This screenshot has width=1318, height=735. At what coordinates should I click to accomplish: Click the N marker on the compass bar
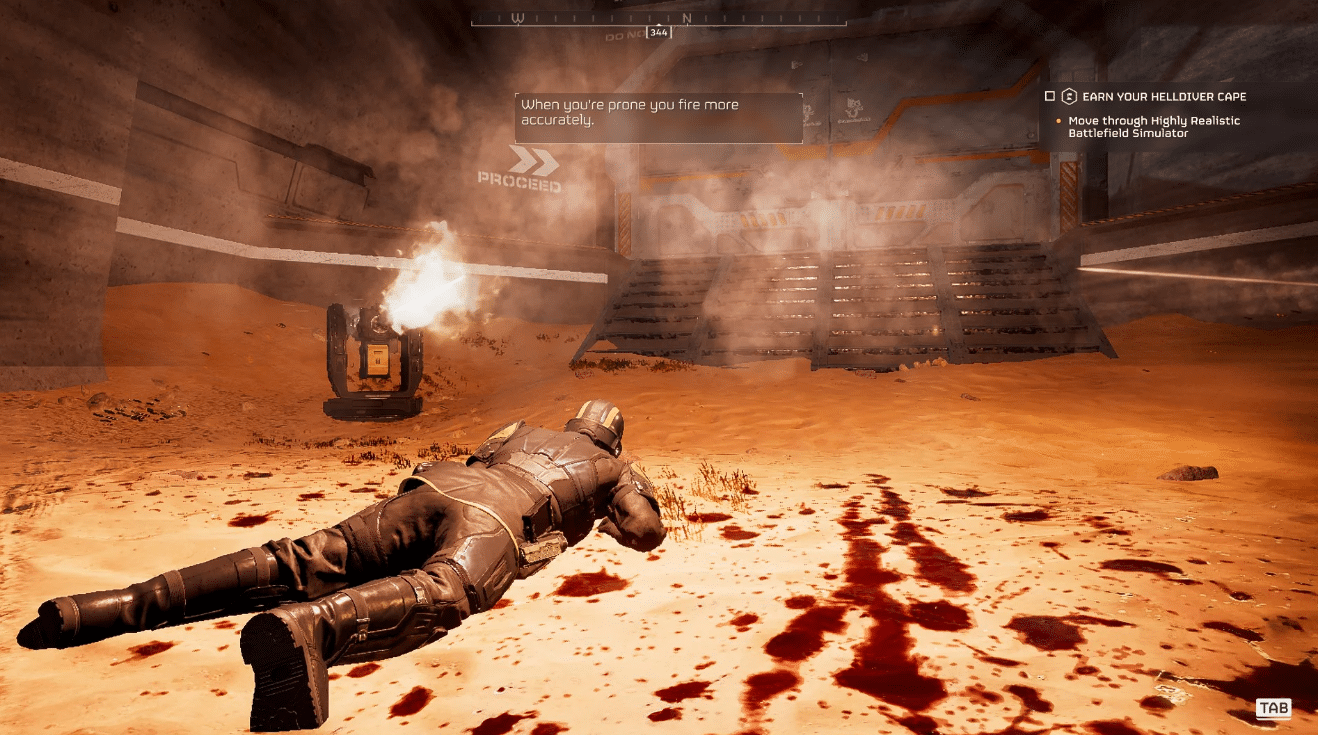click(x=687, y=16)
